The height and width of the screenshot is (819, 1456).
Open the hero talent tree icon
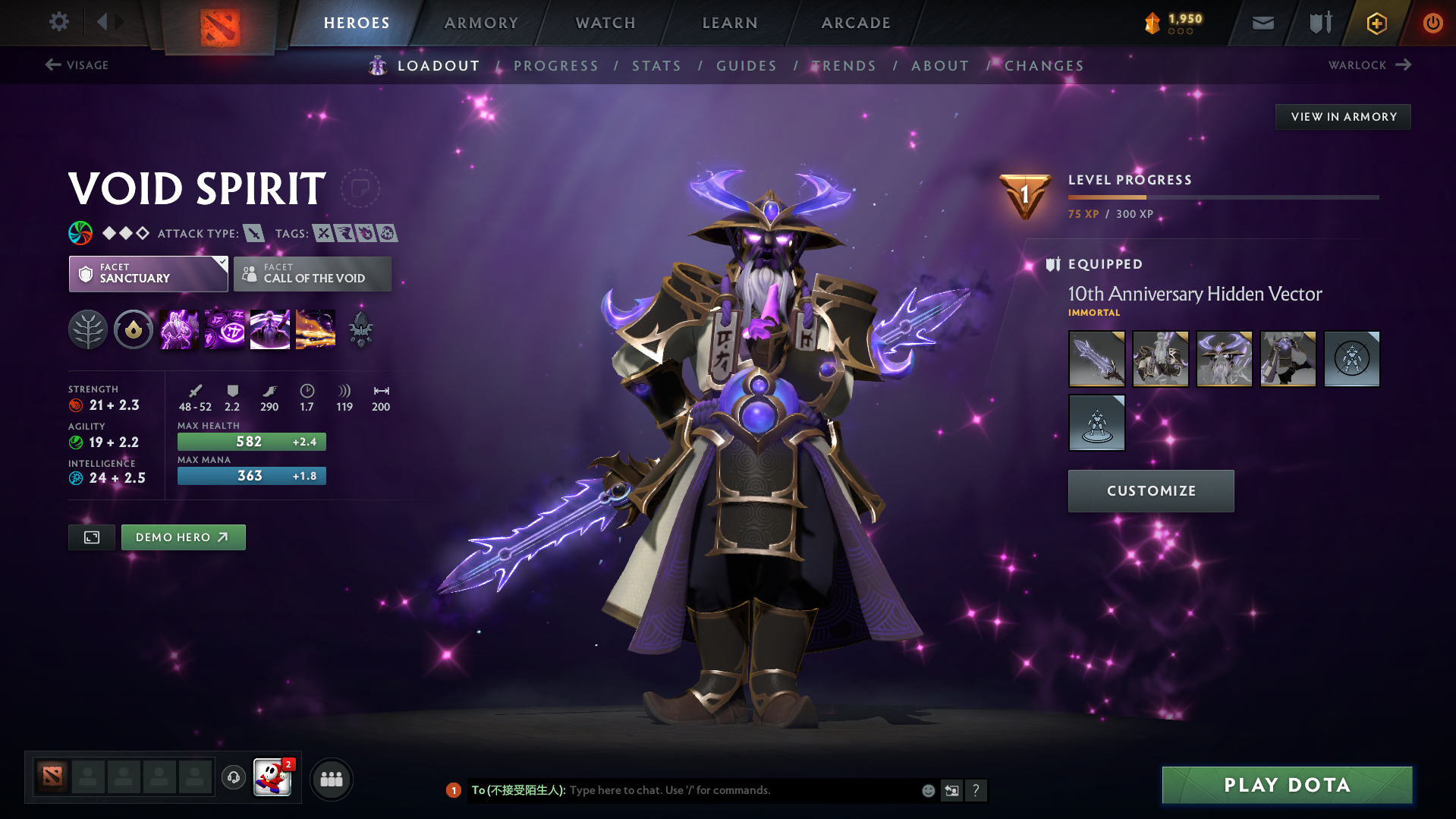tap(88, 329)
